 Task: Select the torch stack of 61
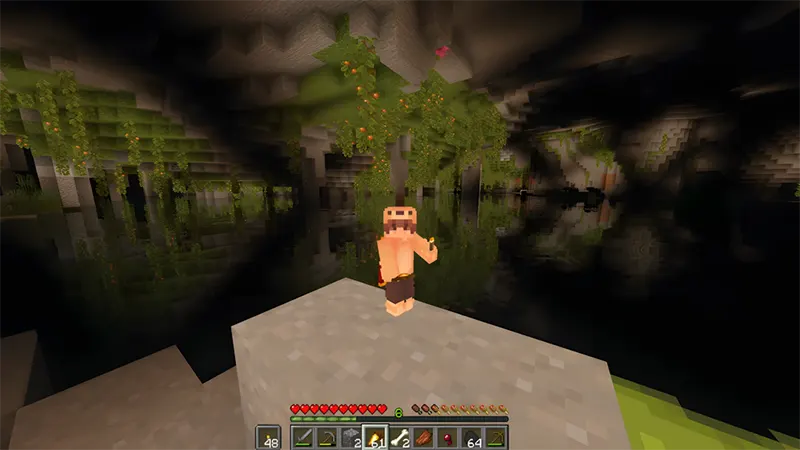[x=375, y=436]
